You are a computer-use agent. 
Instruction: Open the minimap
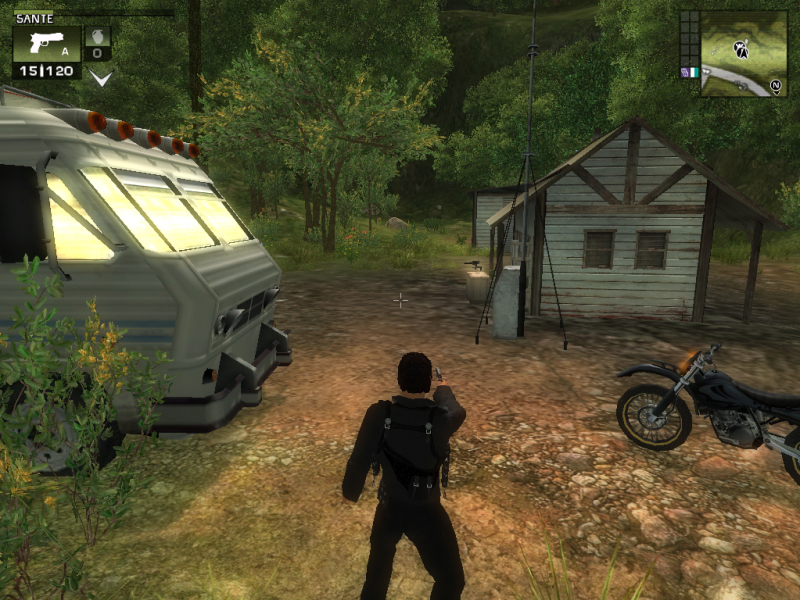pyautogui.click(x=743, y=54)
